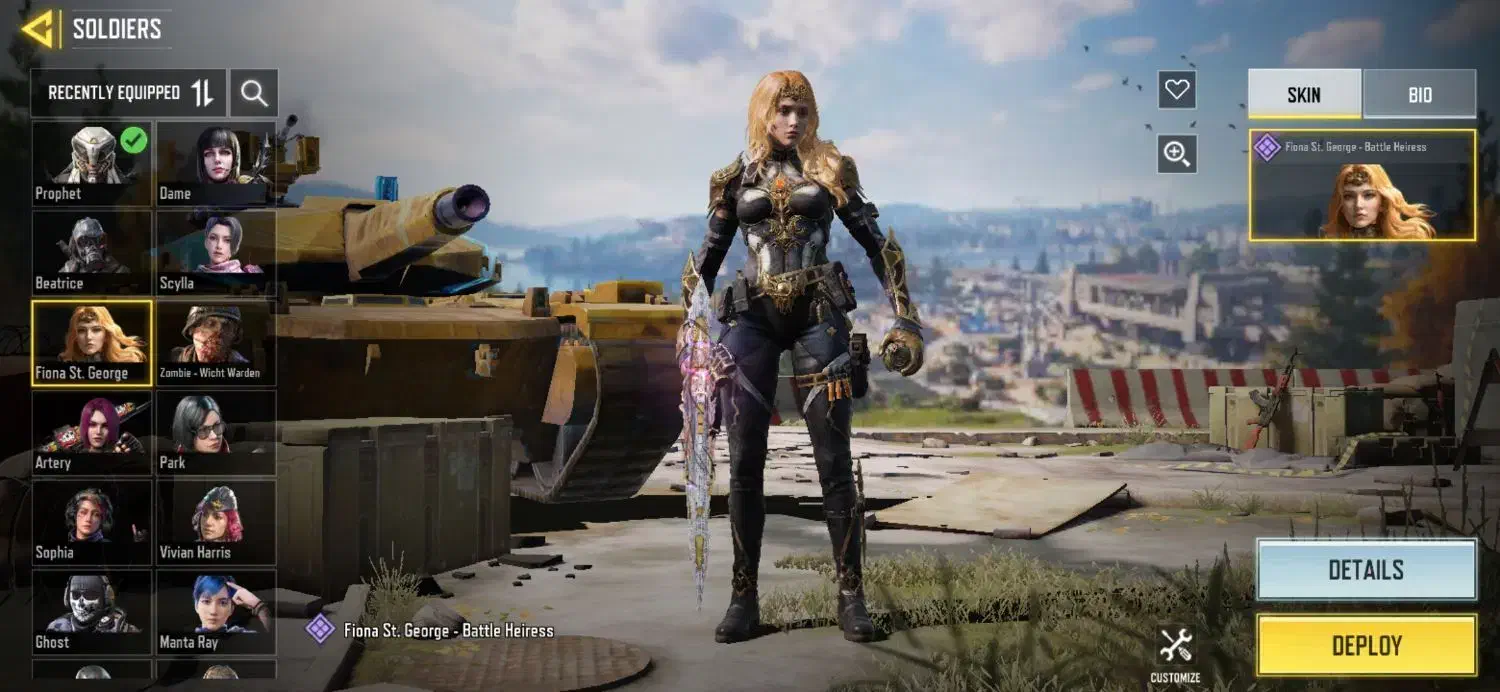Go back using the yellow arrow
This screenshot has width=1500, height=692.
click(x=39, y=29)
